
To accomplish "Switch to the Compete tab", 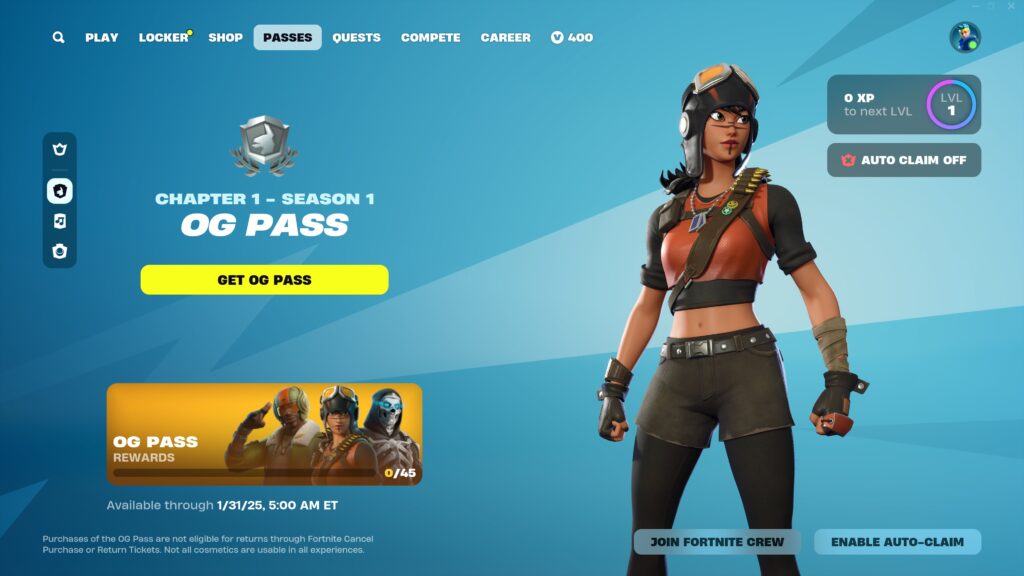I will point(430,38).
